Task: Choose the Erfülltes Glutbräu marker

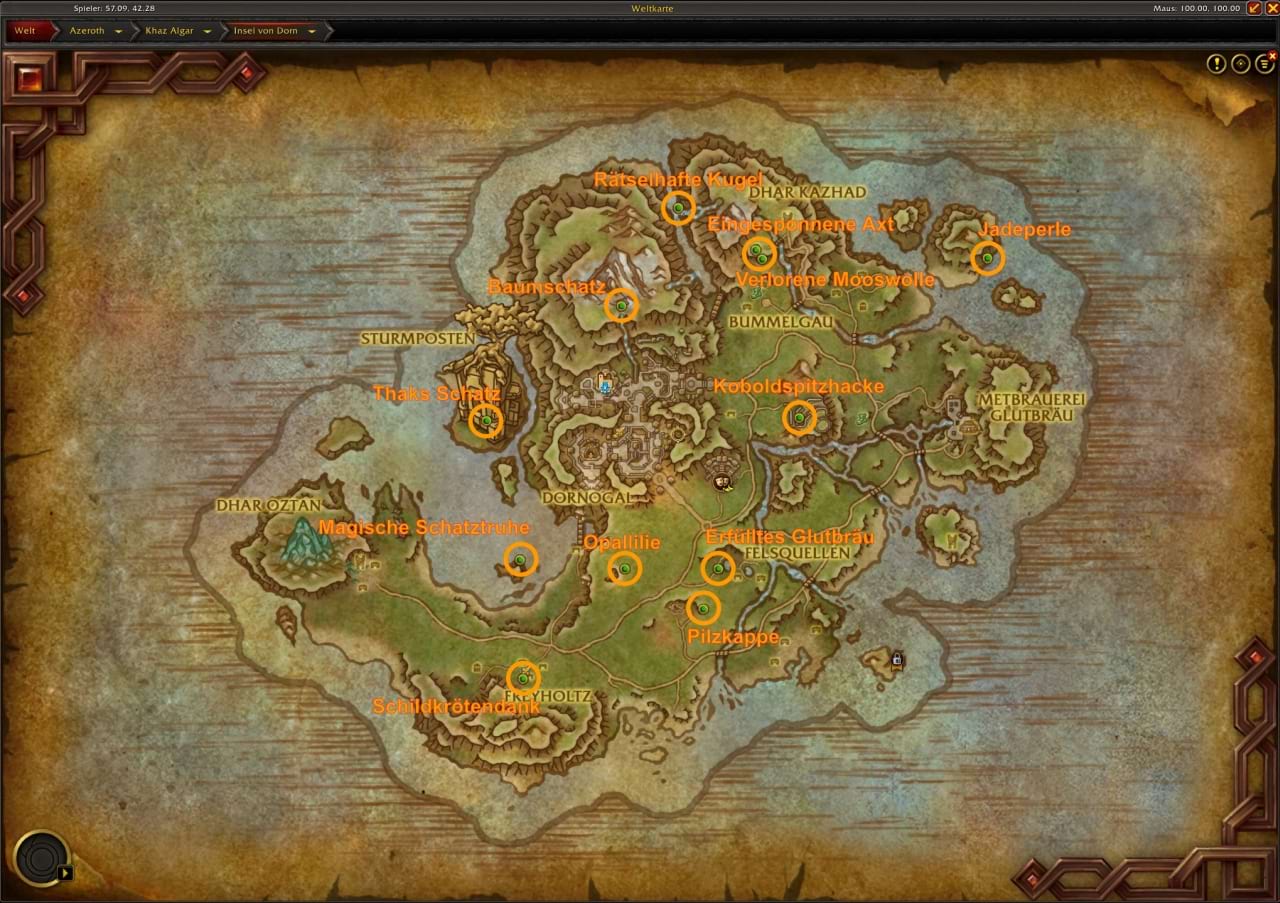Action: [x=718, y=569]
